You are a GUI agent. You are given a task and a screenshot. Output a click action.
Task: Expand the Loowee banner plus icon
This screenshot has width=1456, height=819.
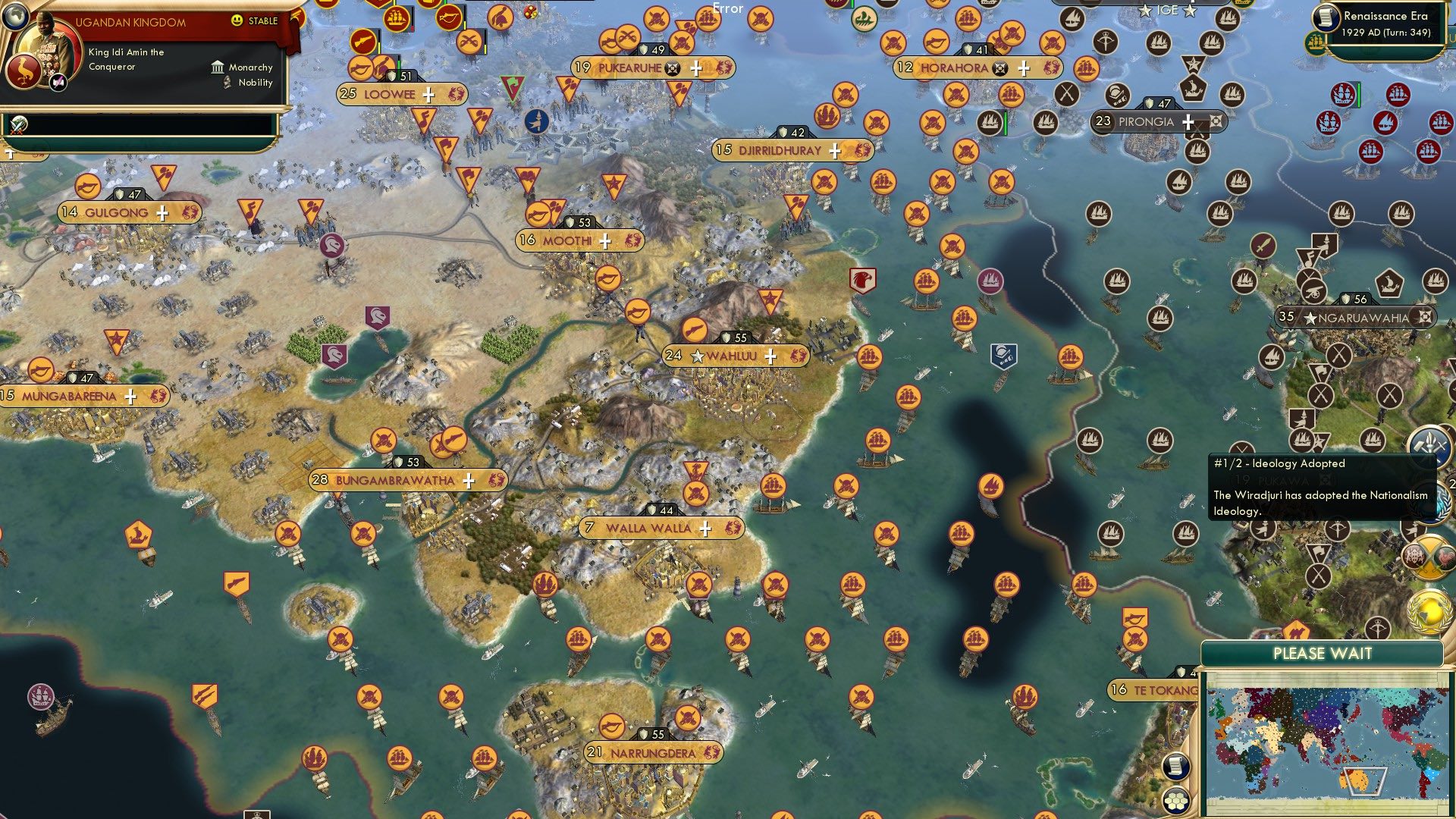(x=429, y=95)
